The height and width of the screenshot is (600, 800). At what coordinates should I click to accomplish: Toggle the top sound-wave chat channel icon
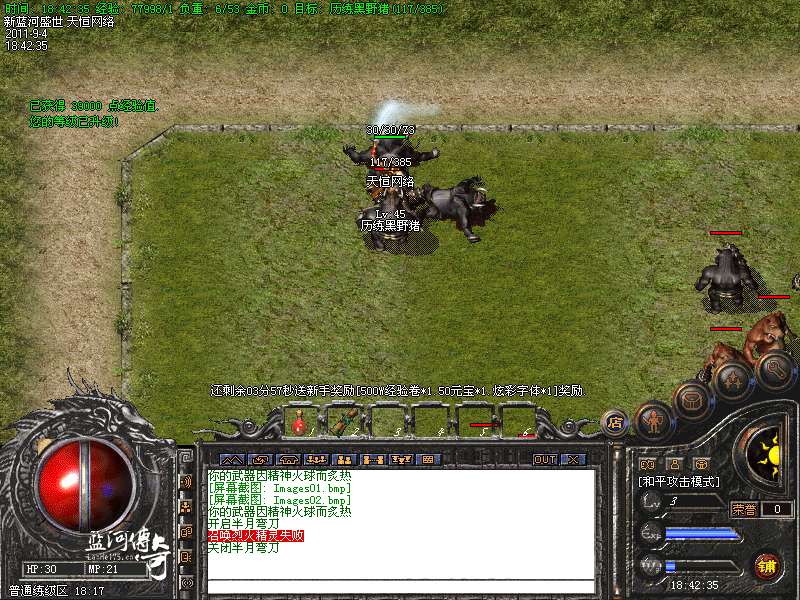(186, 481)
